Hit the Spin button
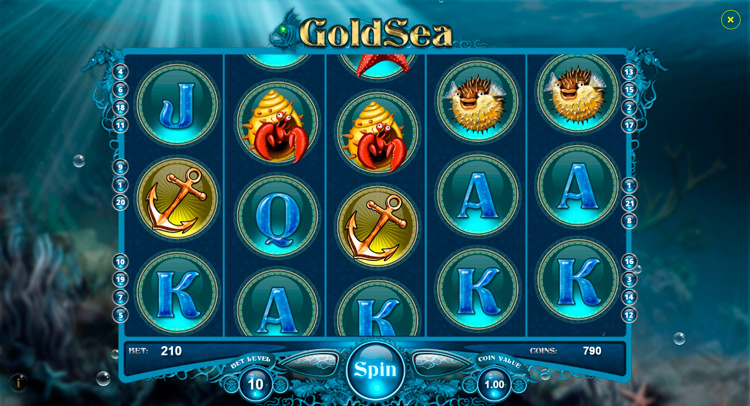The width and height of the screenshot is (750, 406). point(375,369)
